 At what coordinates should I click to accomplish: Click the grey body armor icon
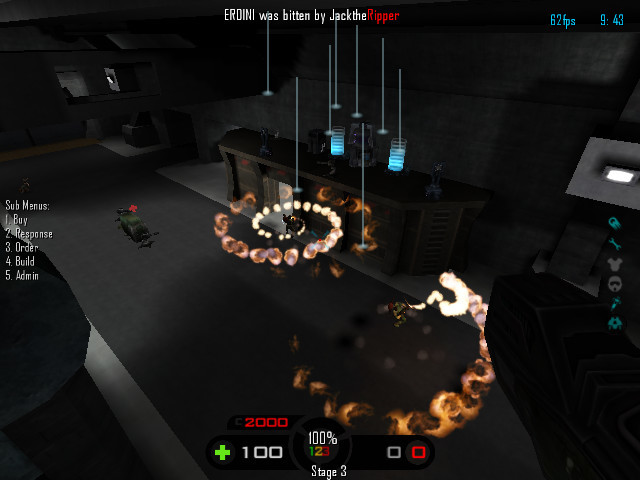tap(616, 263)
